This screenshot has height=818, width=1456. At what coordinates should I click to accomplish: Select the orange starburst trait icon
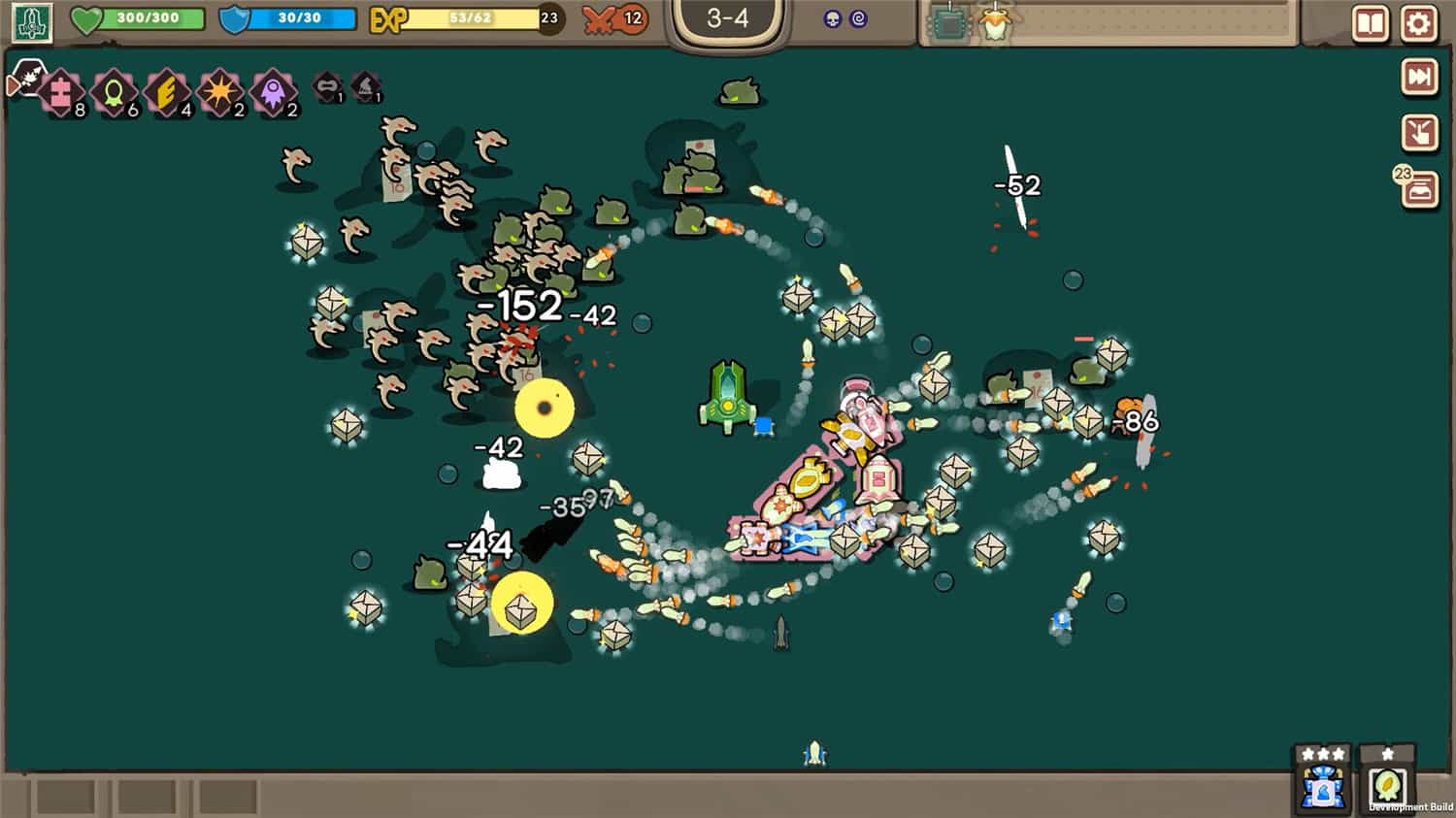[219, 91]
